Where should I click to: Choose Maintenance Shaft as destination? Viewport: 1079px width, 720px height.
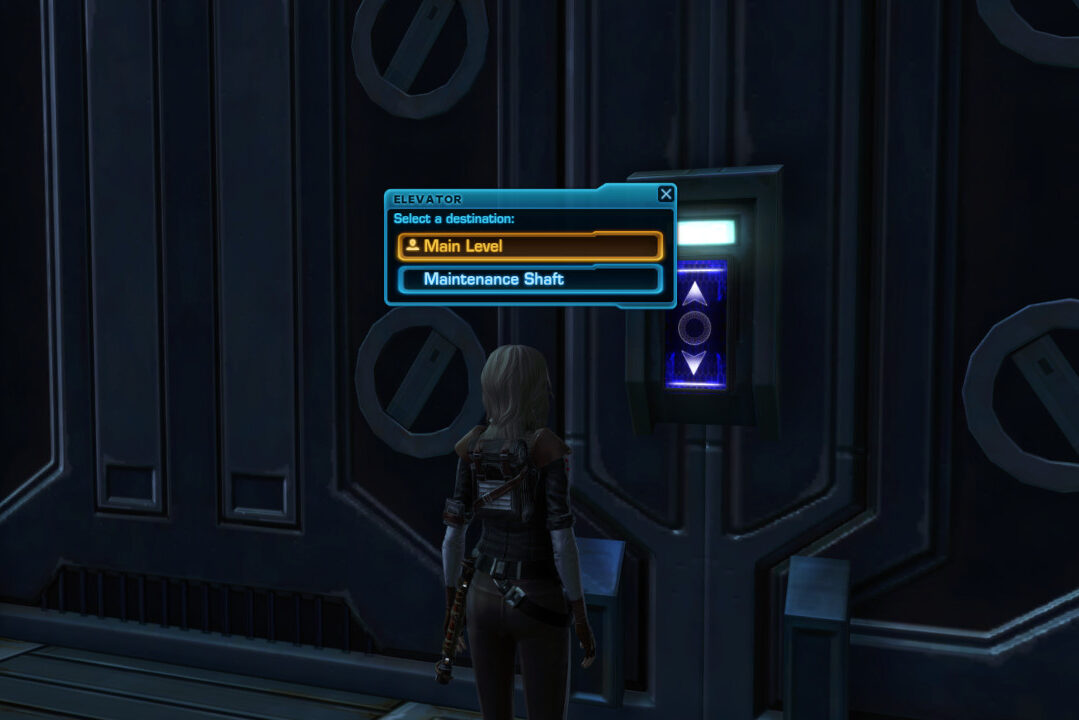[x=530, y=279]
